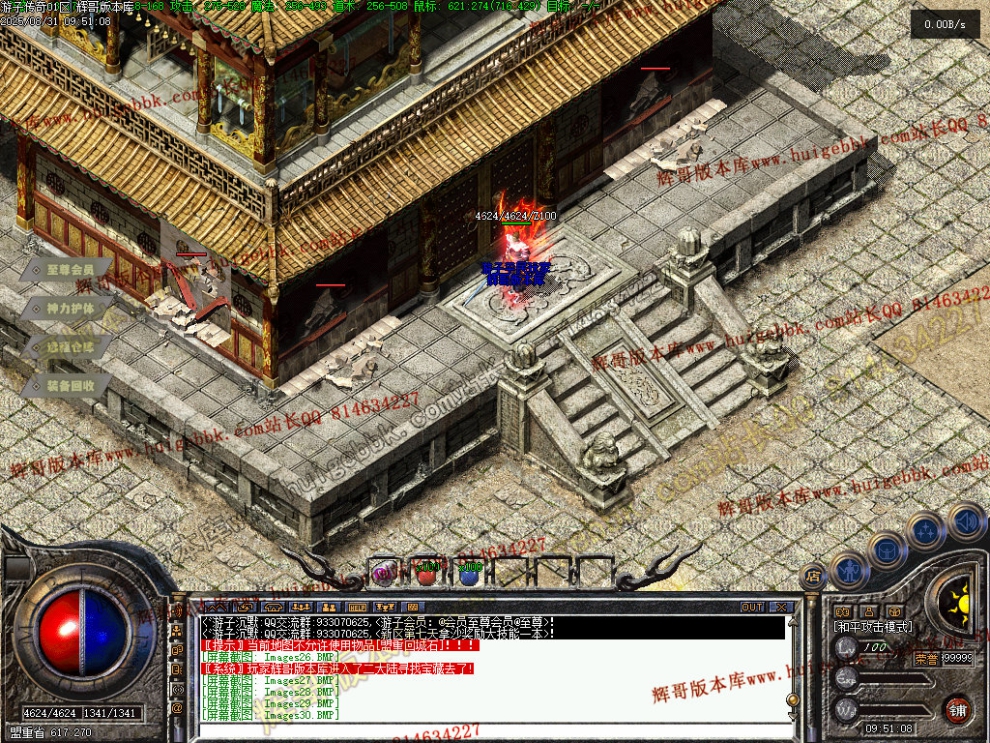The width and height of the screenshot is (990, 743).
Task: Use the red potion in the belt slot
Action: [x=427, y=574]
